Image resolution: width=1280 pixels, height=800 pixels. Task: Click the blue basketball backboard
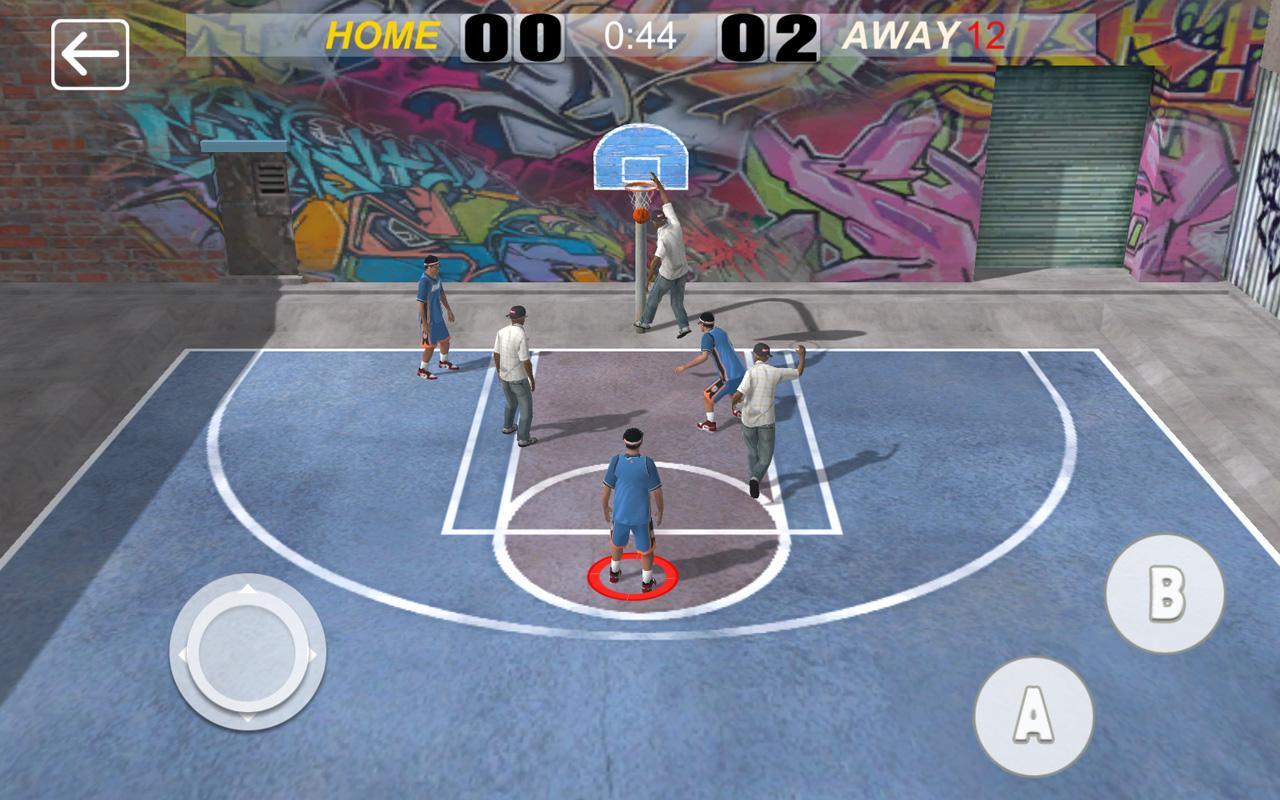(x=643, y=155)
